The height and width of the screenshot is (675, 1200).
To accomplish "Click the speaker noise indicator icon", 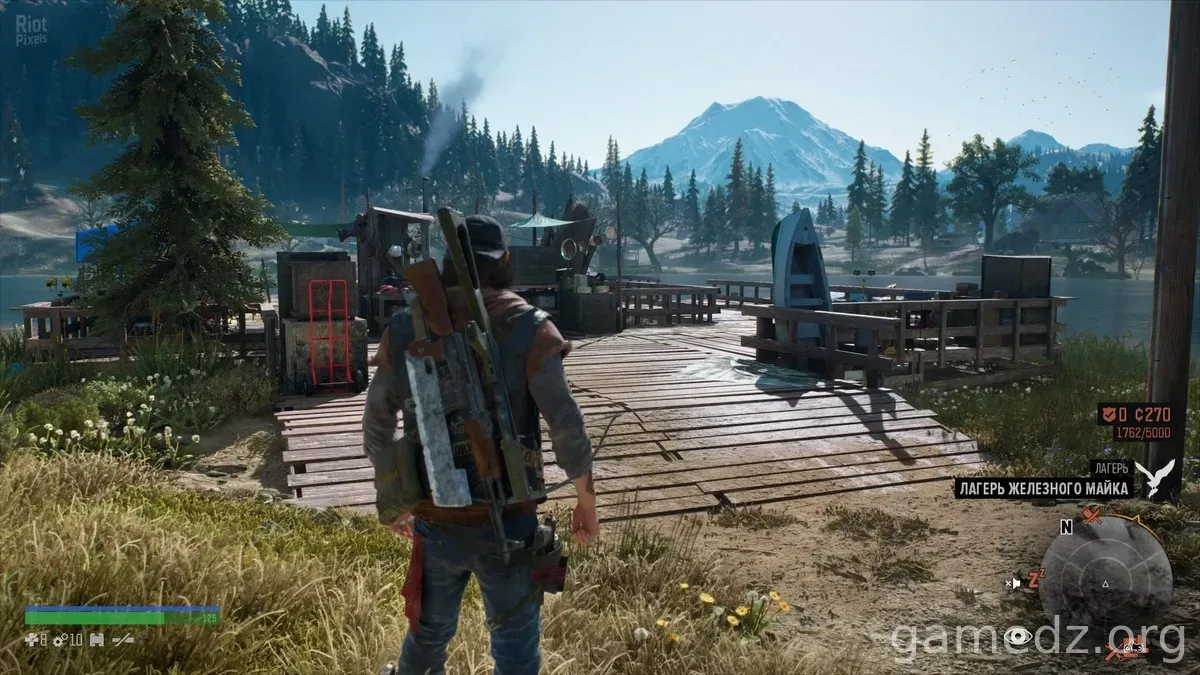I will click(1015, 582).
